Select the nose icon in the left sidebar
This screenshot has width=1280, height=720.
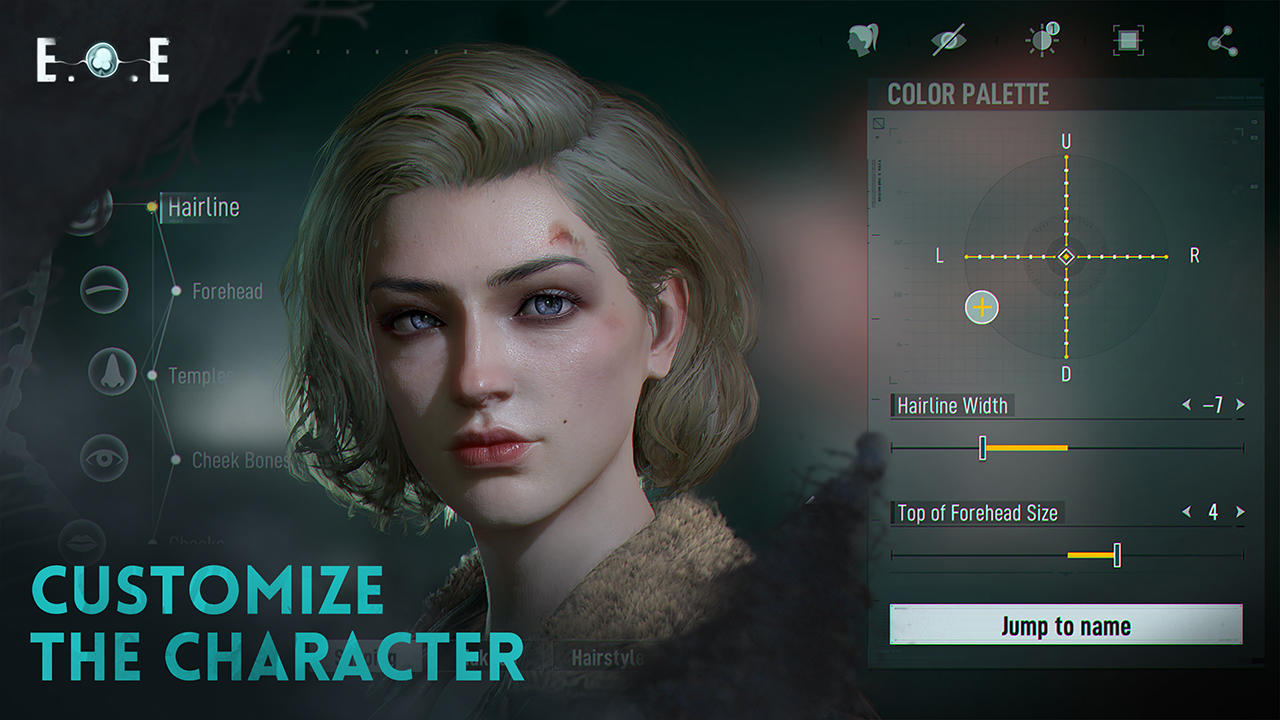[x=111, y=370]
